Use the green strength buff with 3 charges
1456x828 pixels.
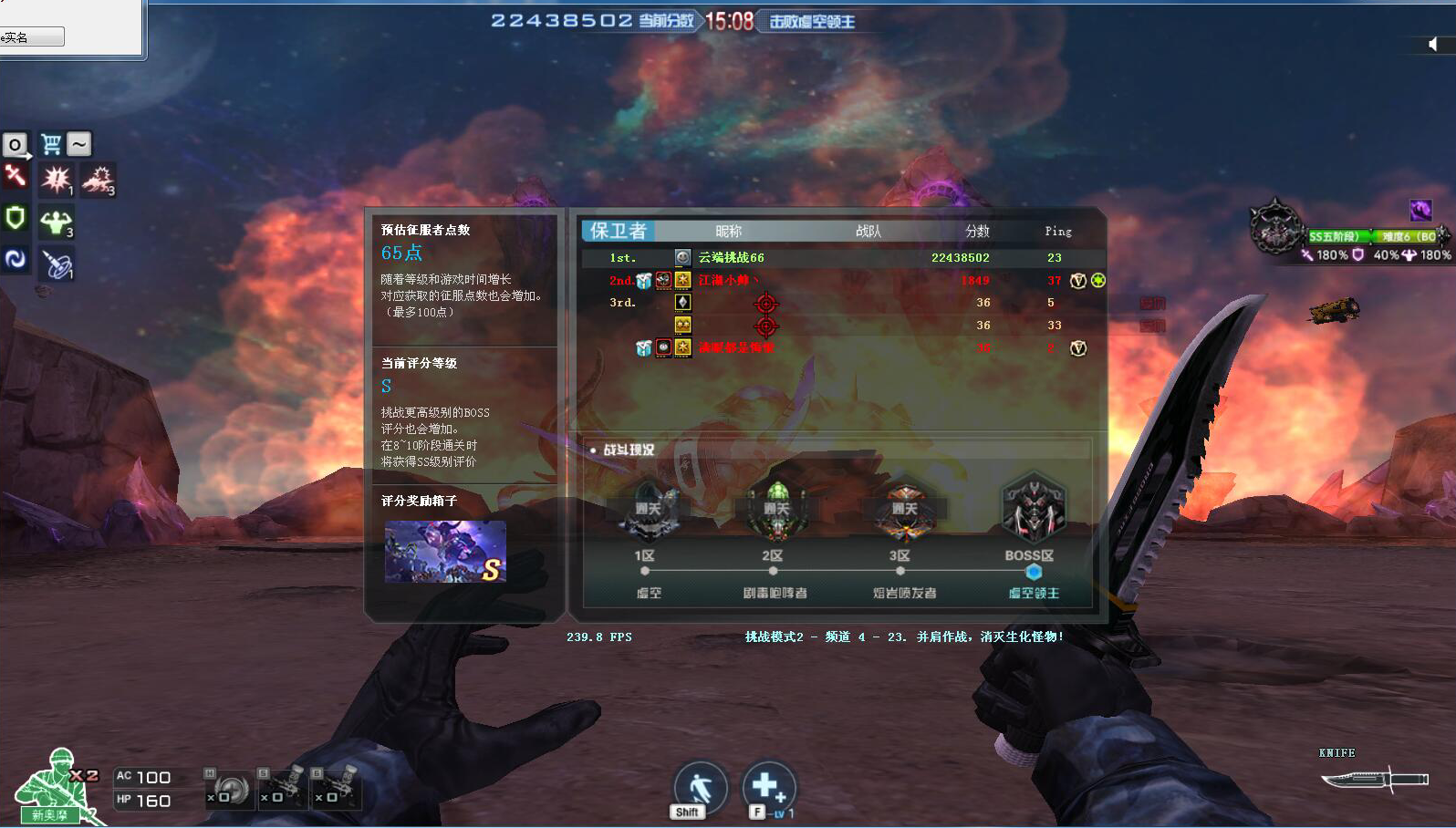[56, 222]
